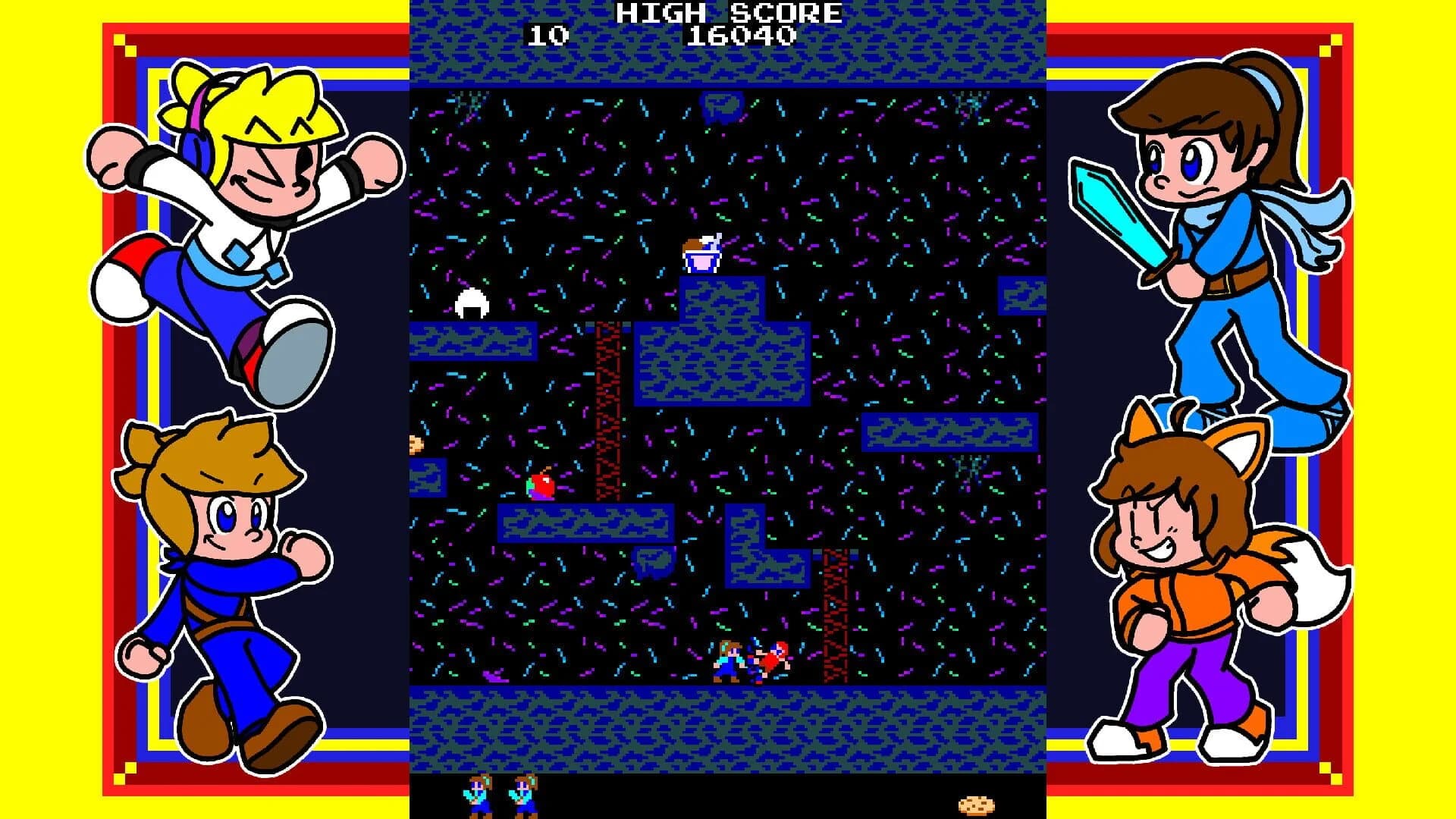The width and height of the screenshot is (1456, 819).
Task: Click the score counter showing 10
Action: click(x=550, y=34)
